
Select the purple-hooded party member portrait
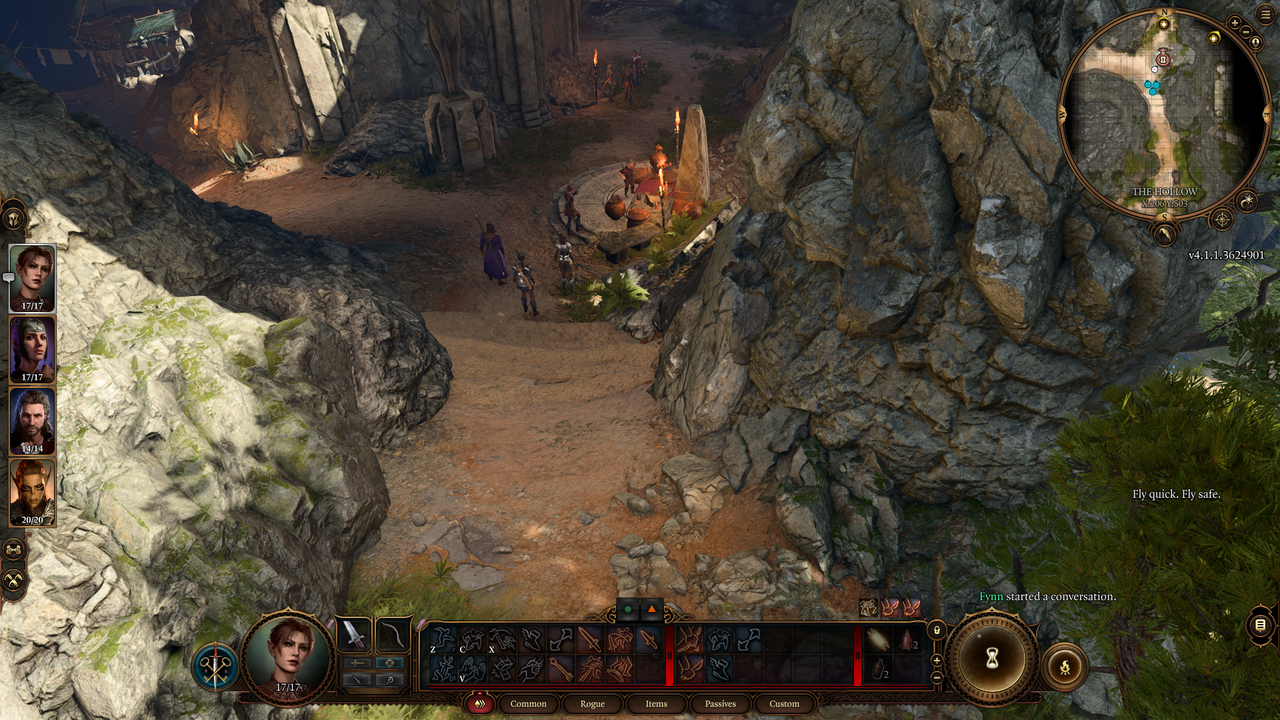[x=32, y=350]
